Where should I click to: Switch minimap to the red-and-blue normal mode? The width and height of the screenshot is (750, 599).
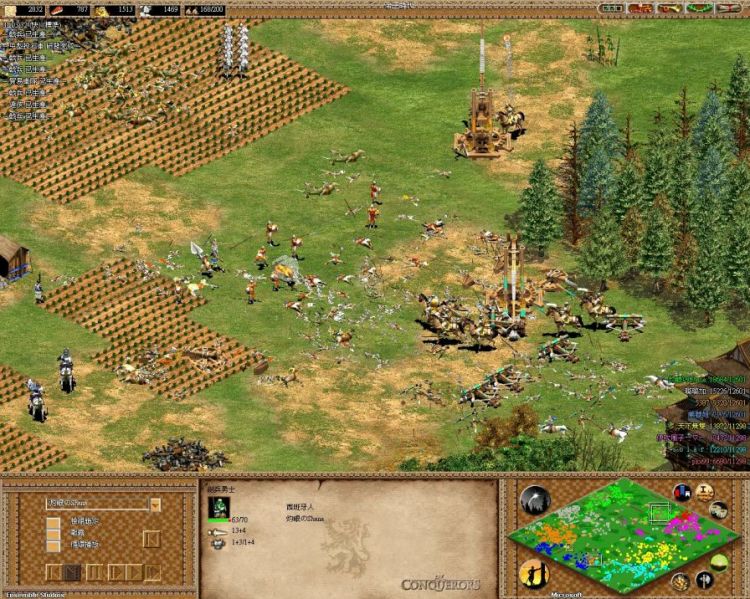[x=683, y=492]
